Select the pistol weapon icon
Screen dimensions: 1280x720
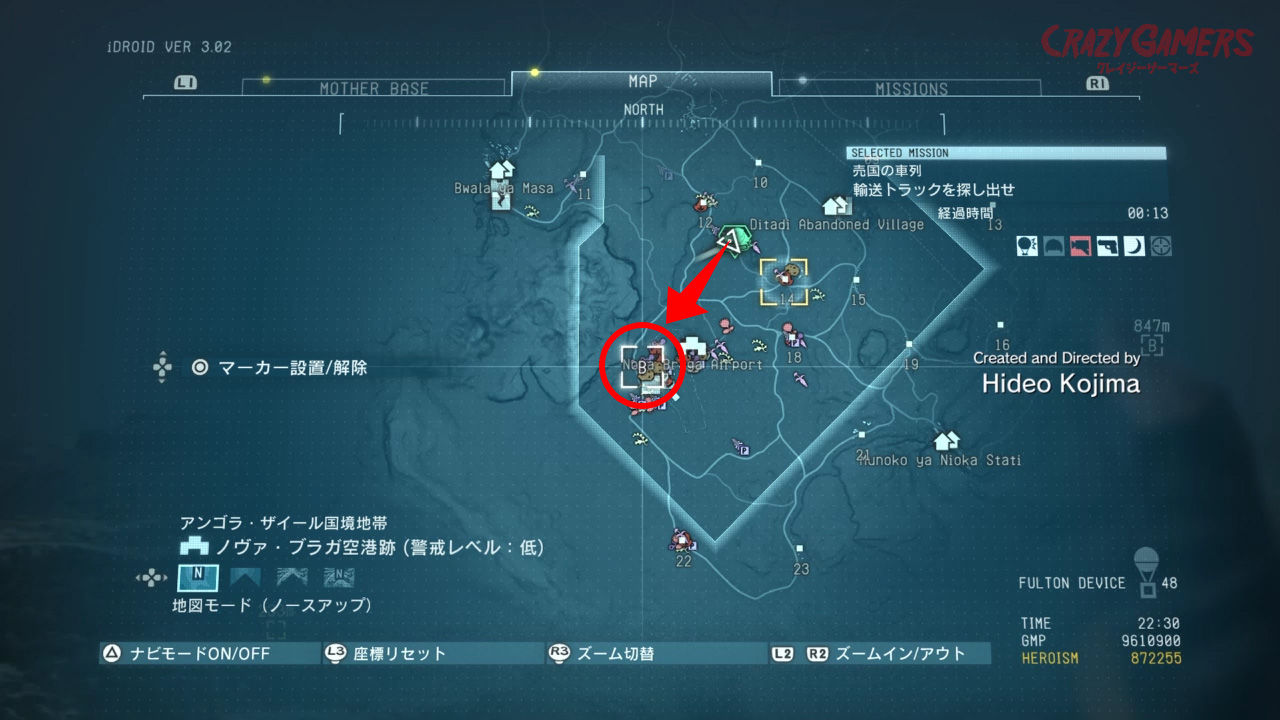[x=1107, y=245]
